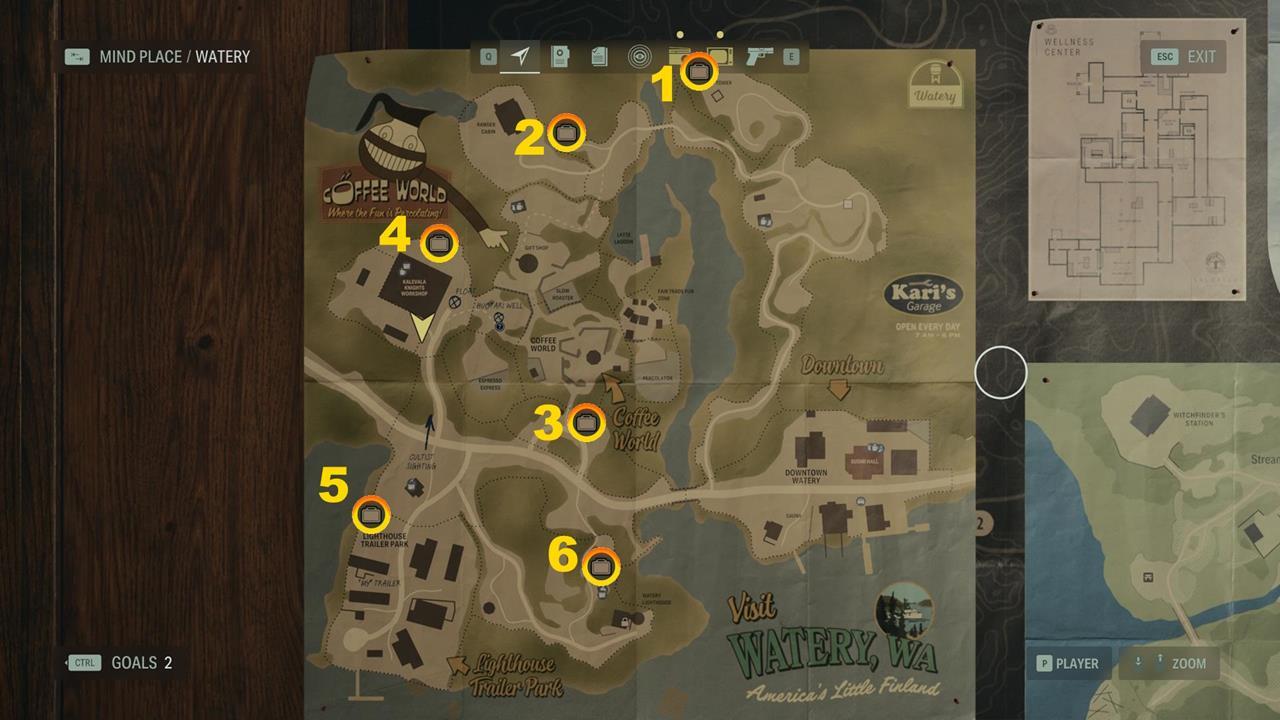Select lunchbox marker 3 near Coffee World
The height and width of the screenshot is (720, 1280).
pos(588,424)
